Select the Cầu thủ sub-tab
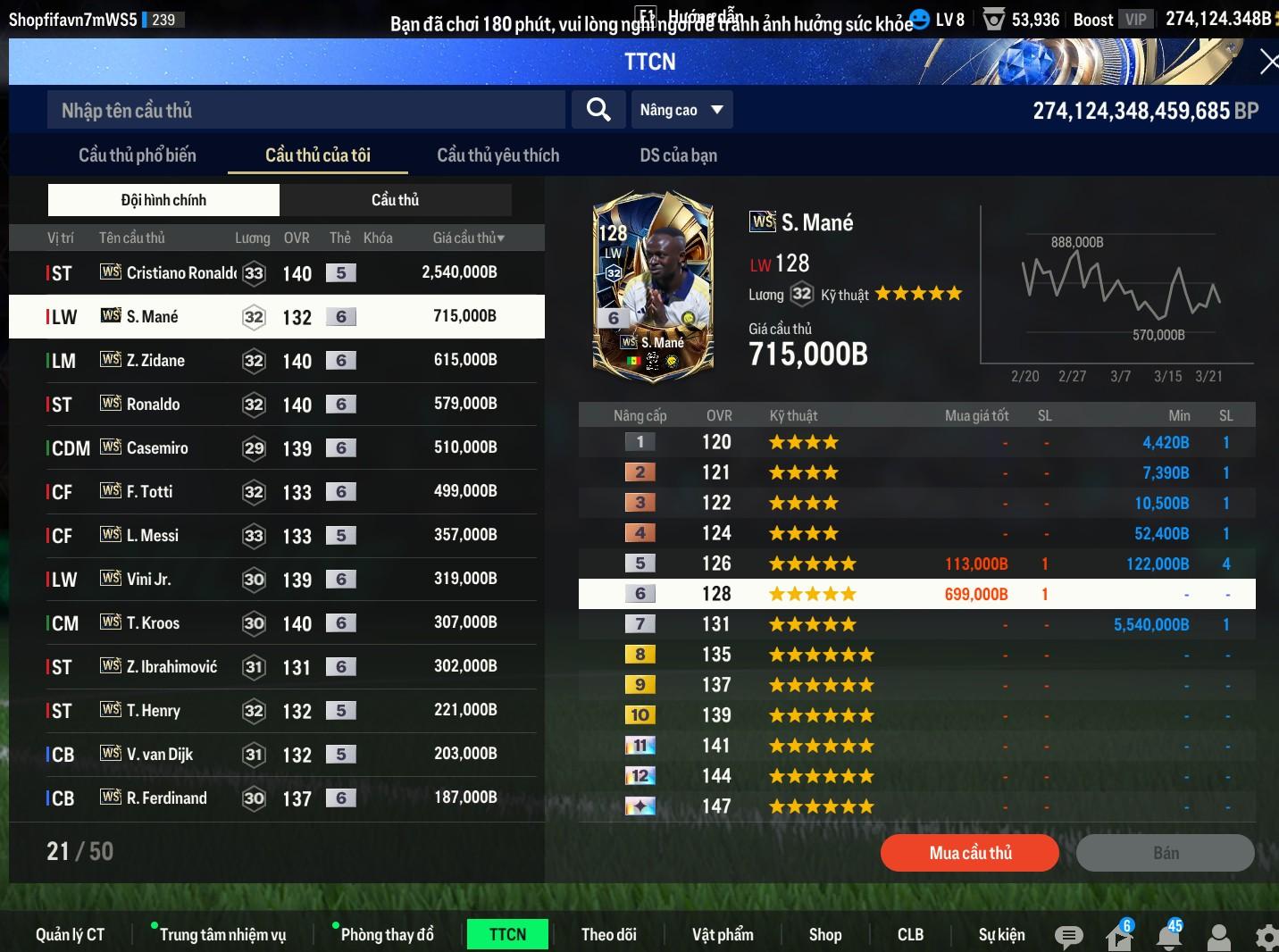1279x952 pixels. click(x=395, y=200)
